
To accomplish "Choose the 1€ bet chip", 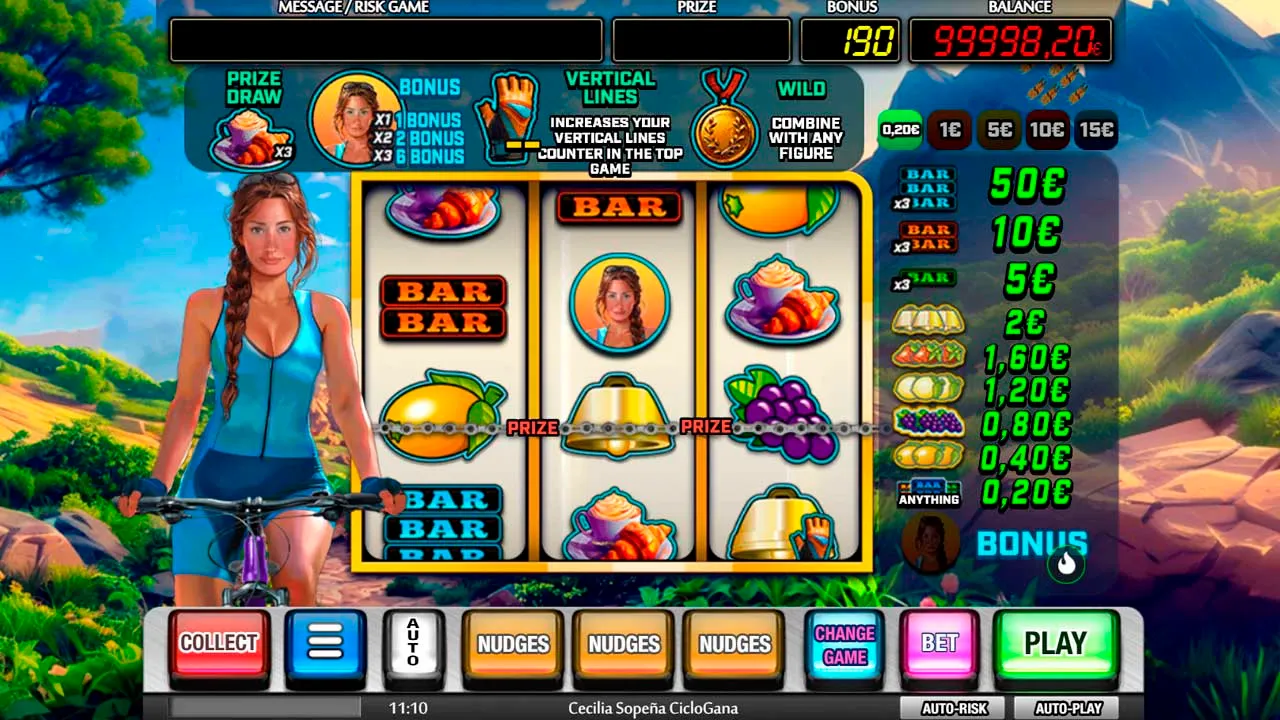I will coord(950,129).
